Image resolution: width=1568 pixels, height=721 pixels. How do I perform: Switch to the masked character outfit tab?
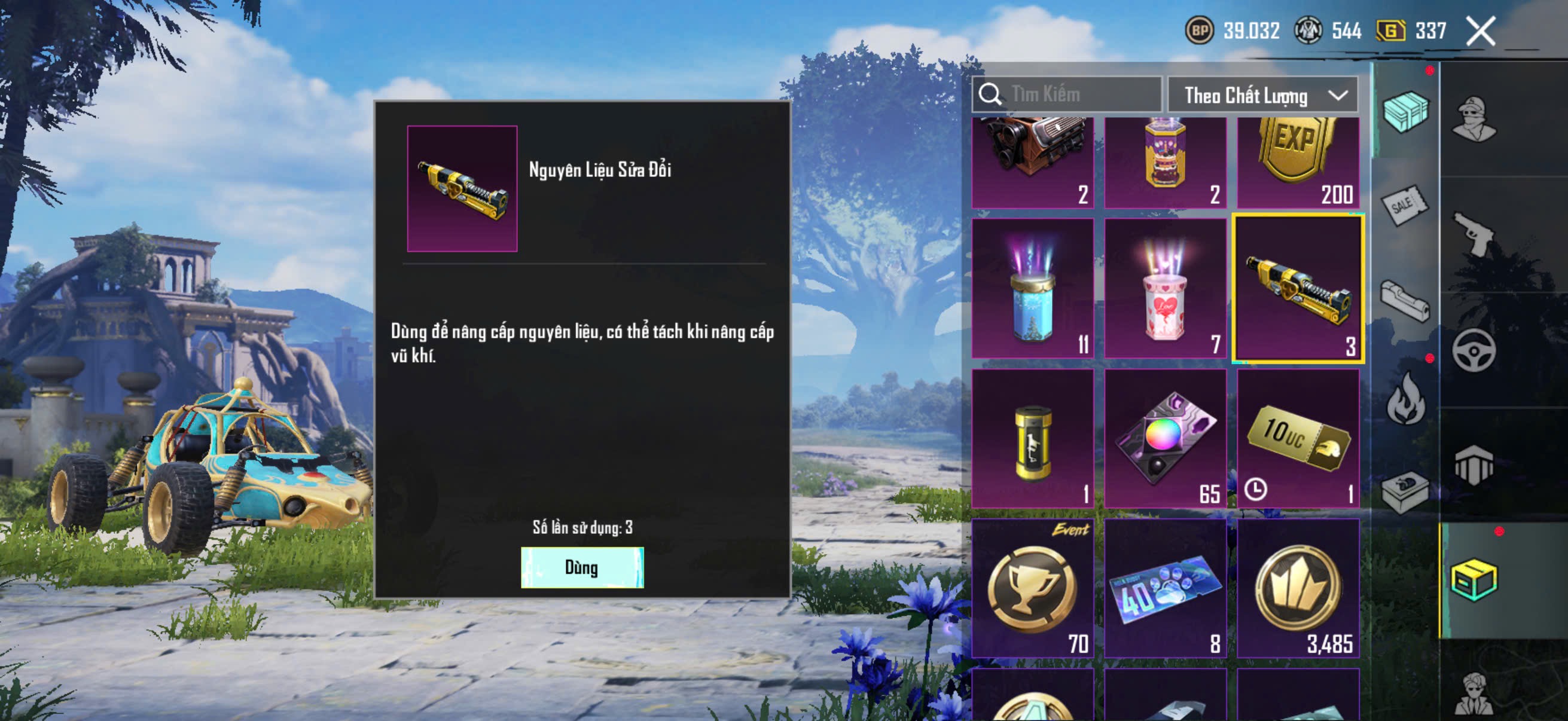[1473, 118]
